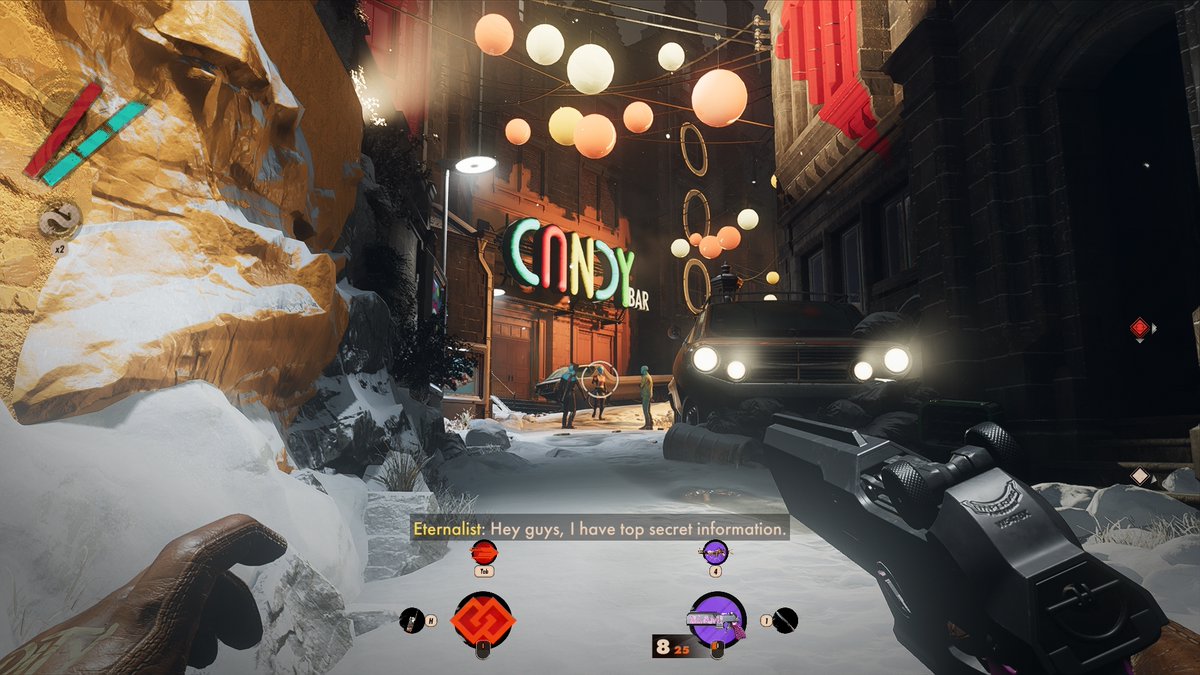Select the black machete melee icon
This screenshot has height=675, width=1200.
786,620
